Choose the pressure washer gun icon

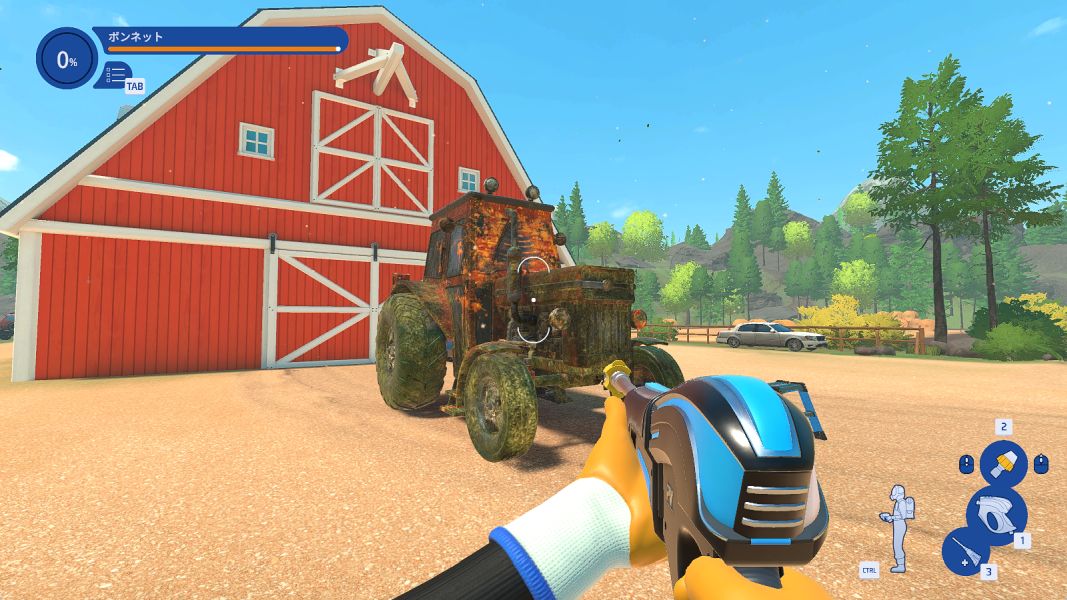pyautogui.click(x=996, y=514)
